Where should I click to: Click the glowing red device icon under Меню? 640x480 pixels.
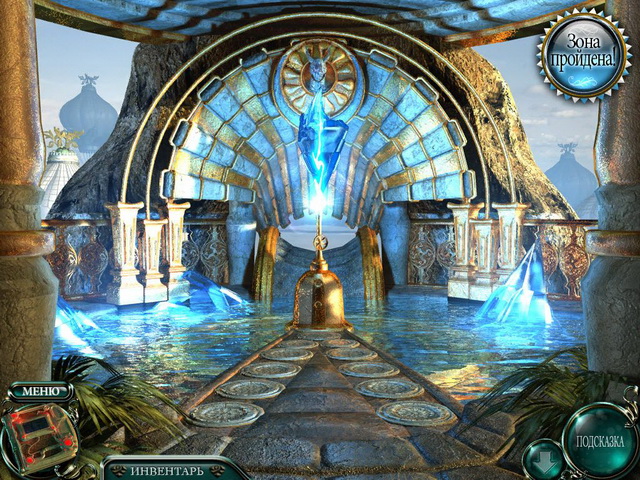coord(38,434)
